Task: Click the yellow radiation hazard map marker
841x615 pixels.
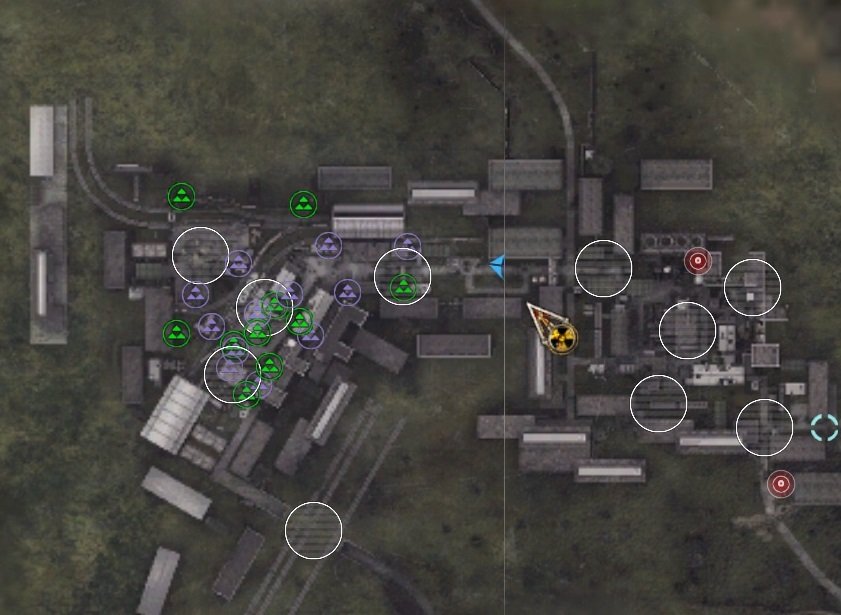Action: (562, 338)
